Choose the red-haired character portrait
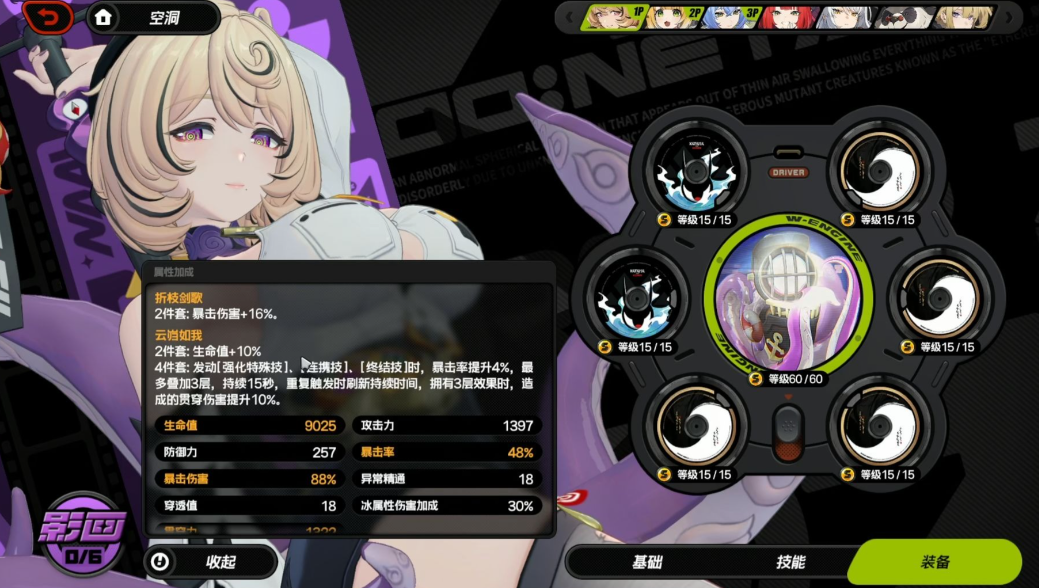Image resolution: width=1039 pixels, height=588 pixels. [783, 17]
